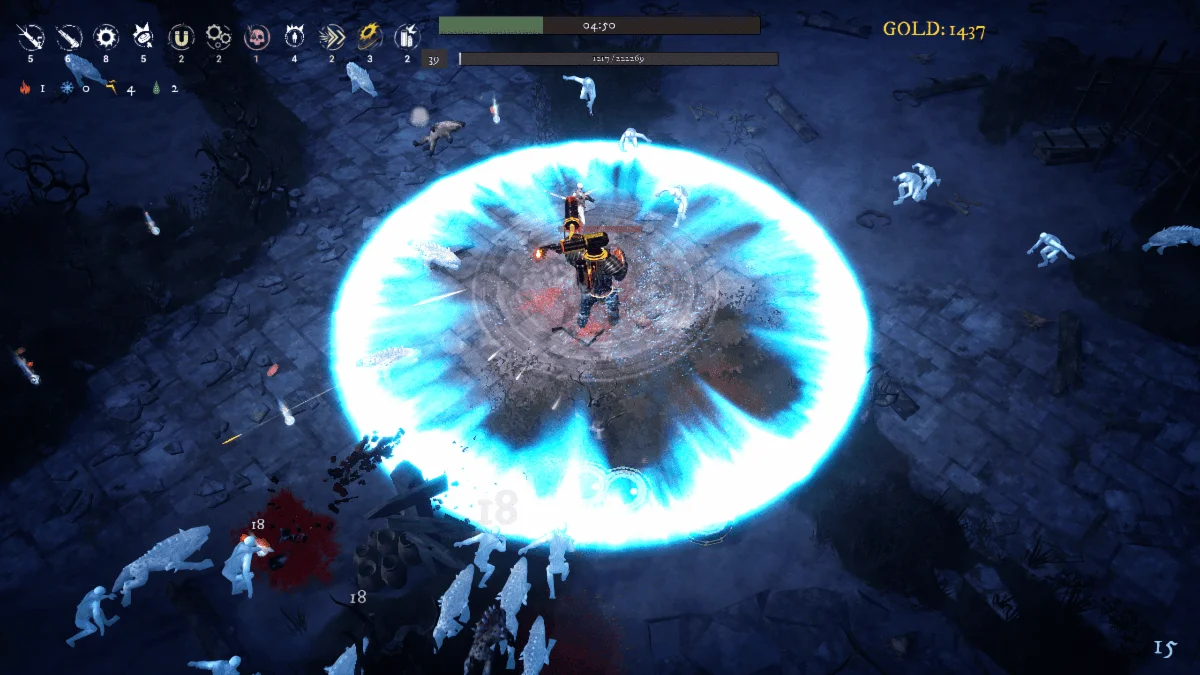Select the triple chevron arrows icon
The width and height of the screenshot is (1200, 675).
point(332,38)
